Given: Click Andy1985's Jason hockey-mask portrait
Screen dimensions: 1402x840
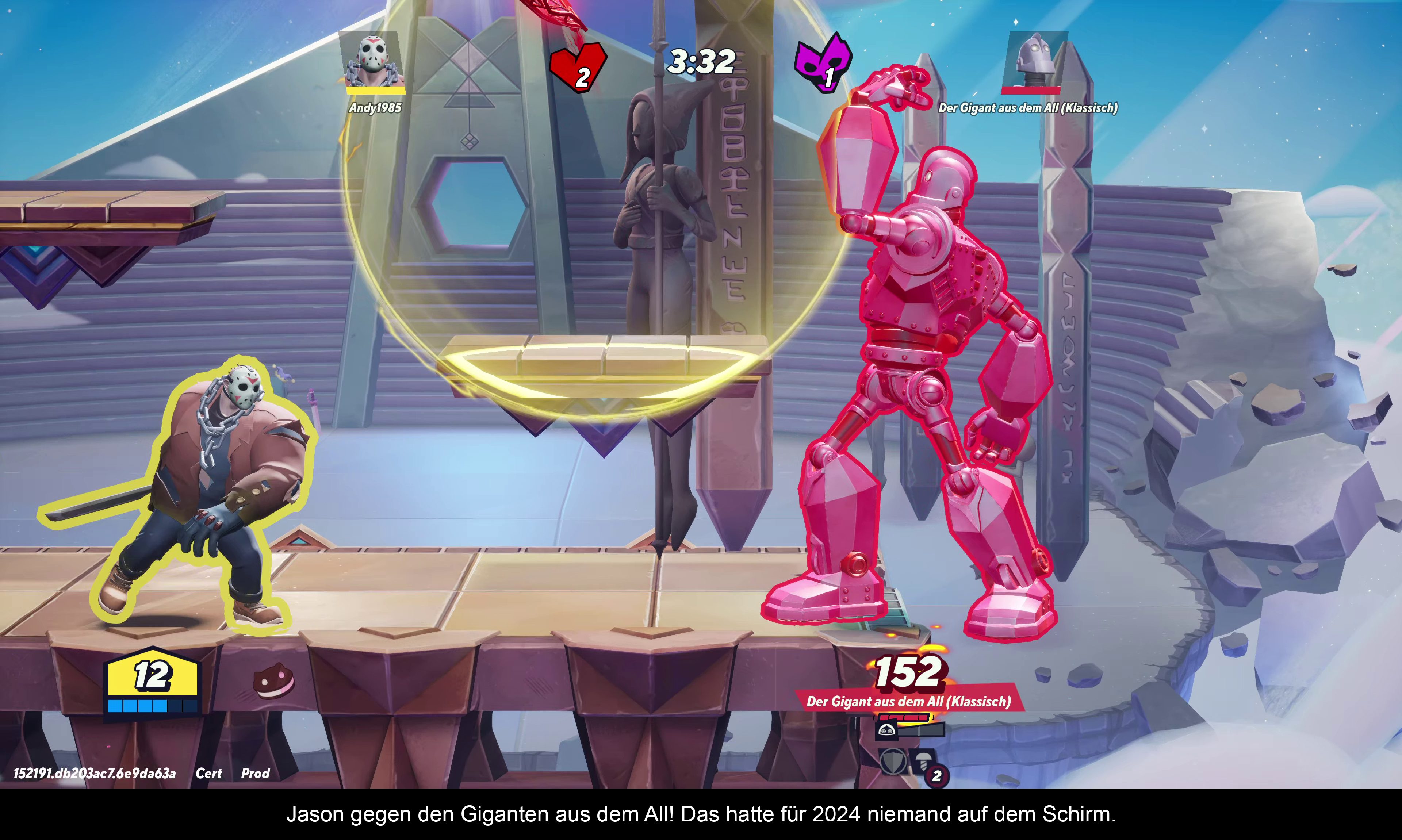Looking at the screenshot, I should coord(372,60).
